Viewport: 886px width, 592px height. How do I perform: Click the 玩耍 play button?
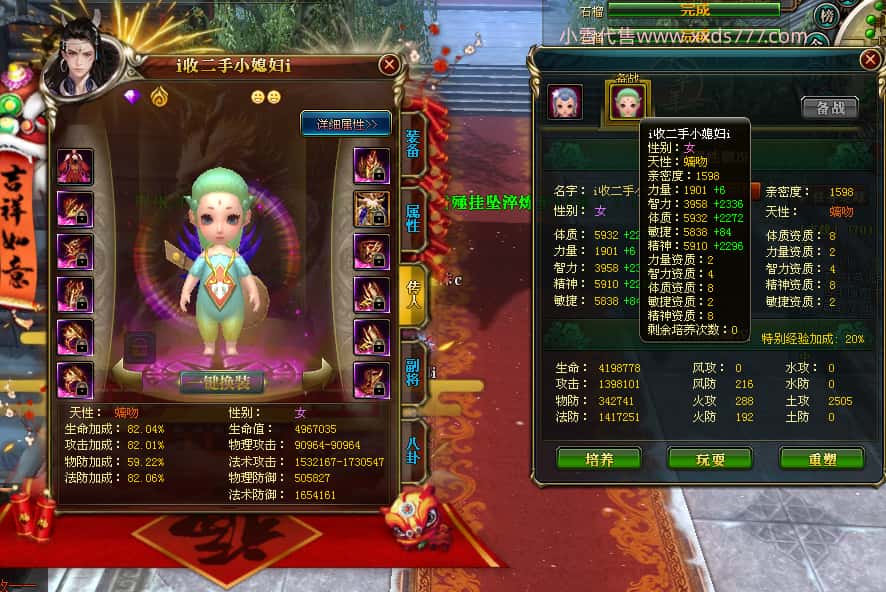(710, 459)
